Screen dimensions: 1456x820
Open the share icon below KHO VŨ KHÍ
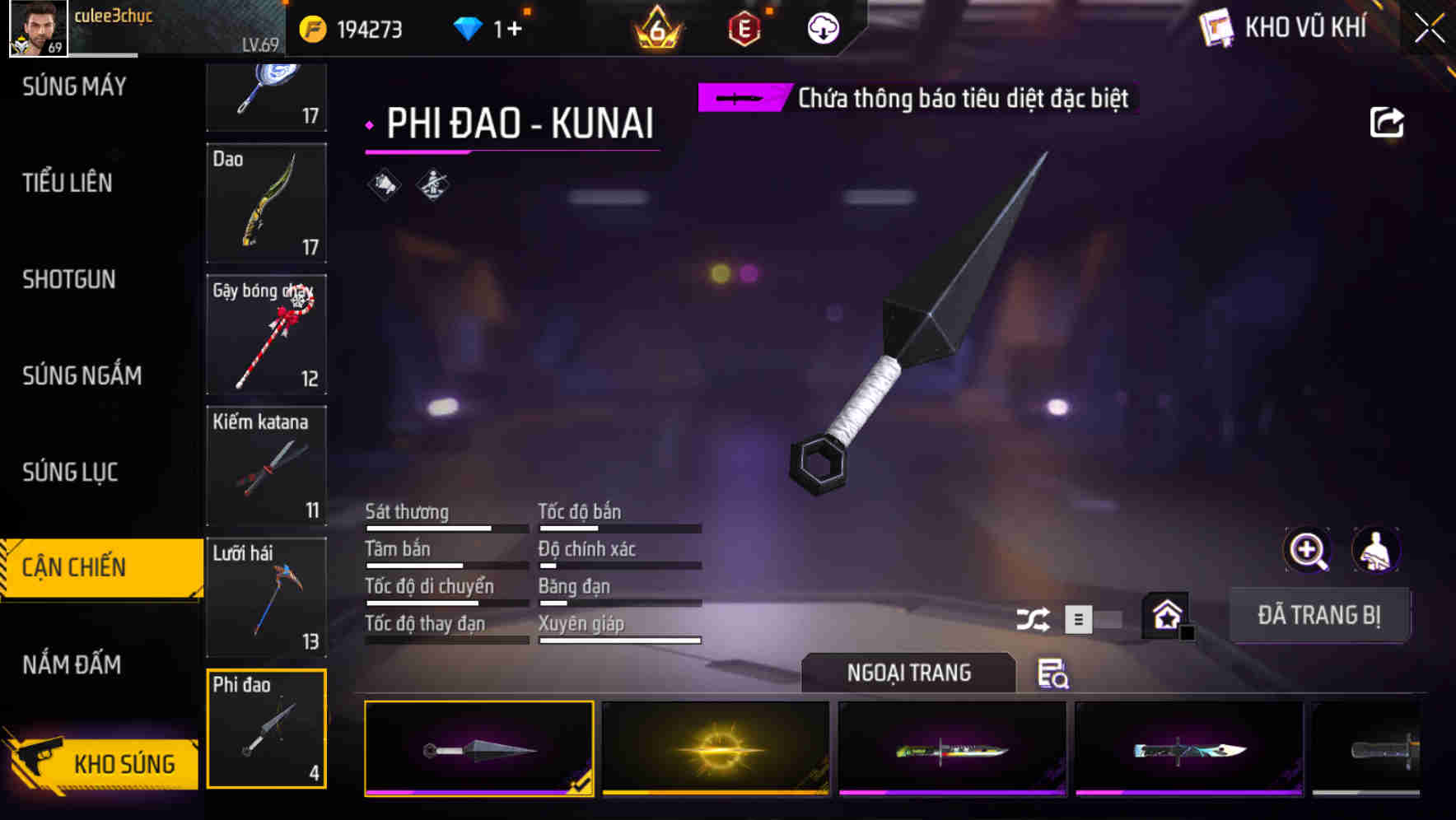pyautogui.click(x=1388, y=122)
